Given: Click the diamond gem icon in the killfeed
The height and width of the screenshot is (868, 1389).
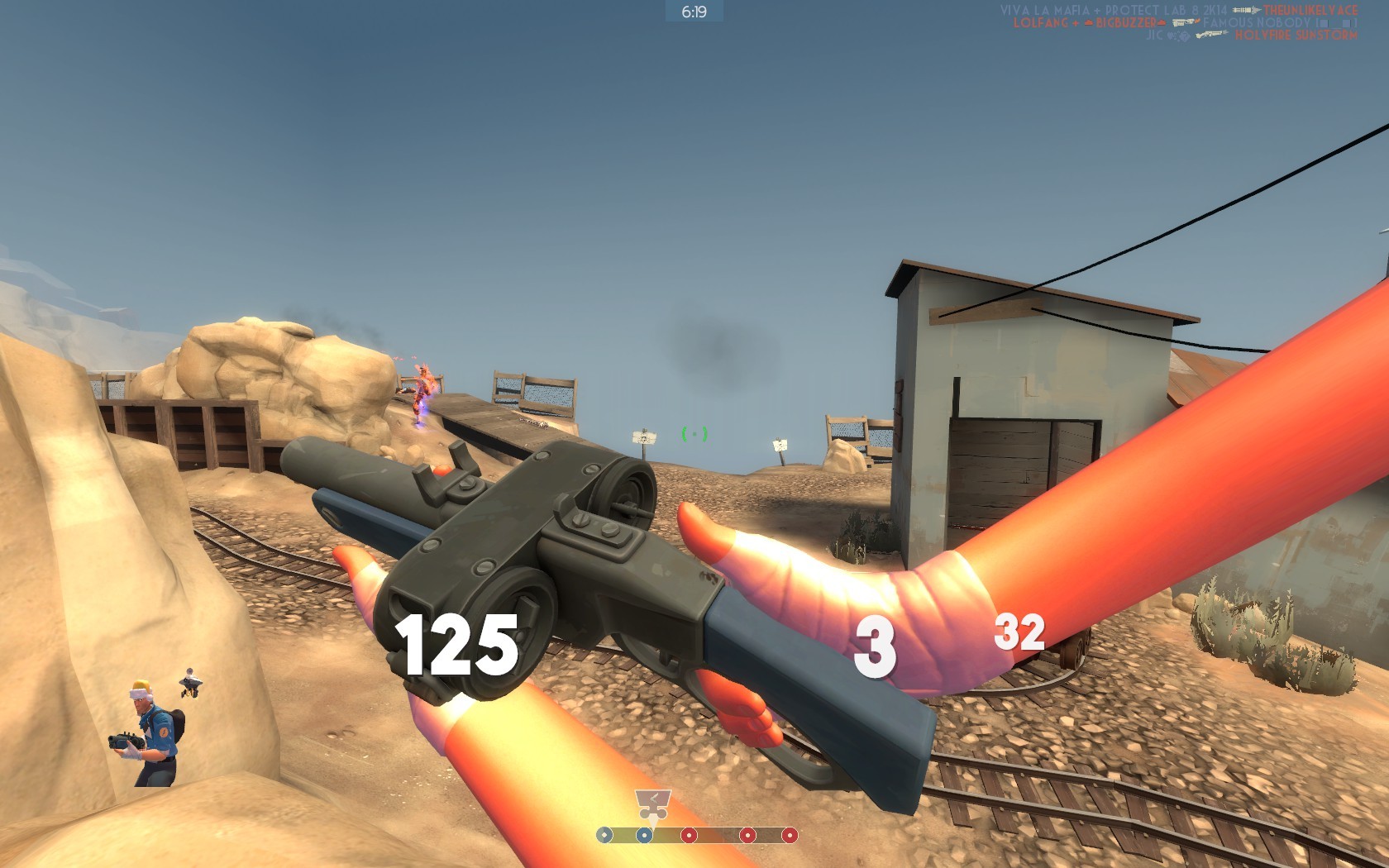Looking at the screenshot, I should click(1184, 36).
